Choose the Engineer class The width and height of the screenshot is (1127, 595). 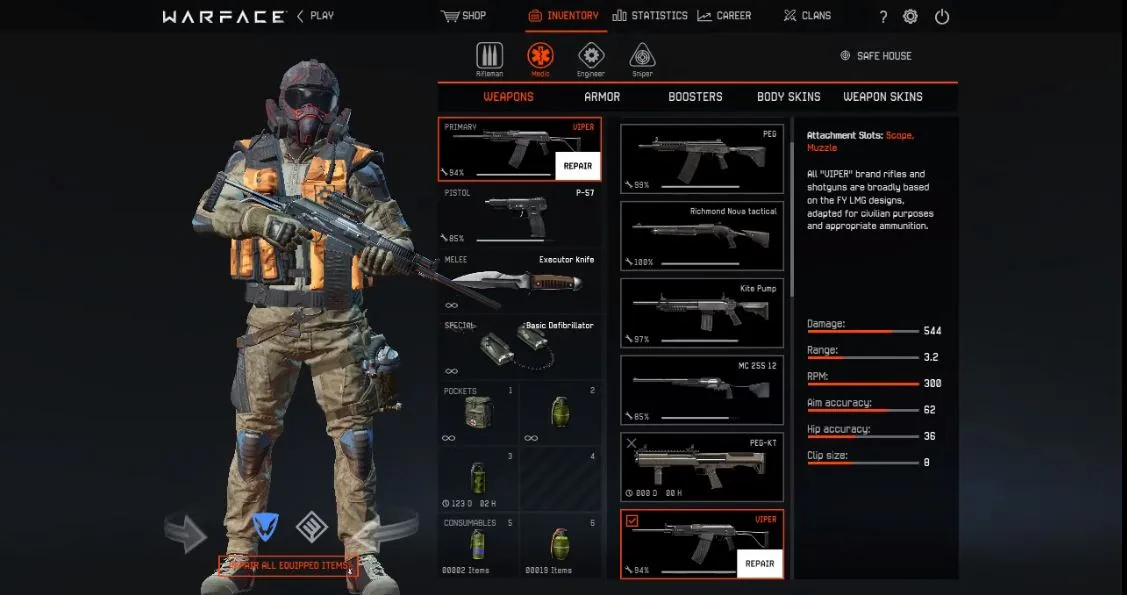click(x=591, y=58)
